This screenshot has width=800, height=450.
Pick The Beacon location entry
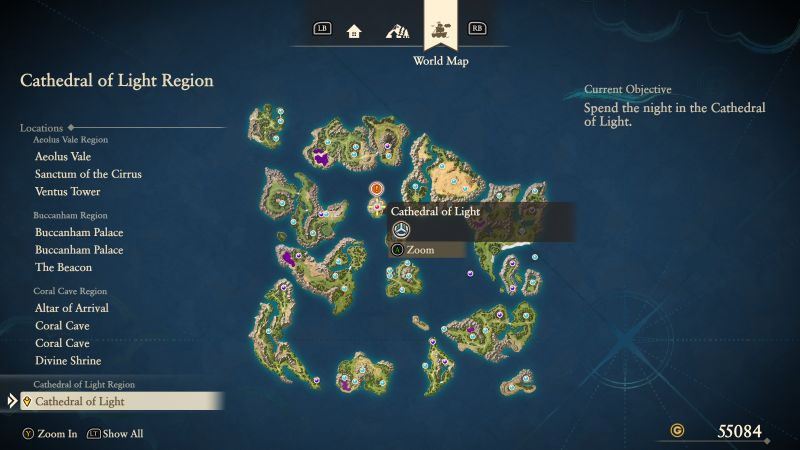[63, 268]
